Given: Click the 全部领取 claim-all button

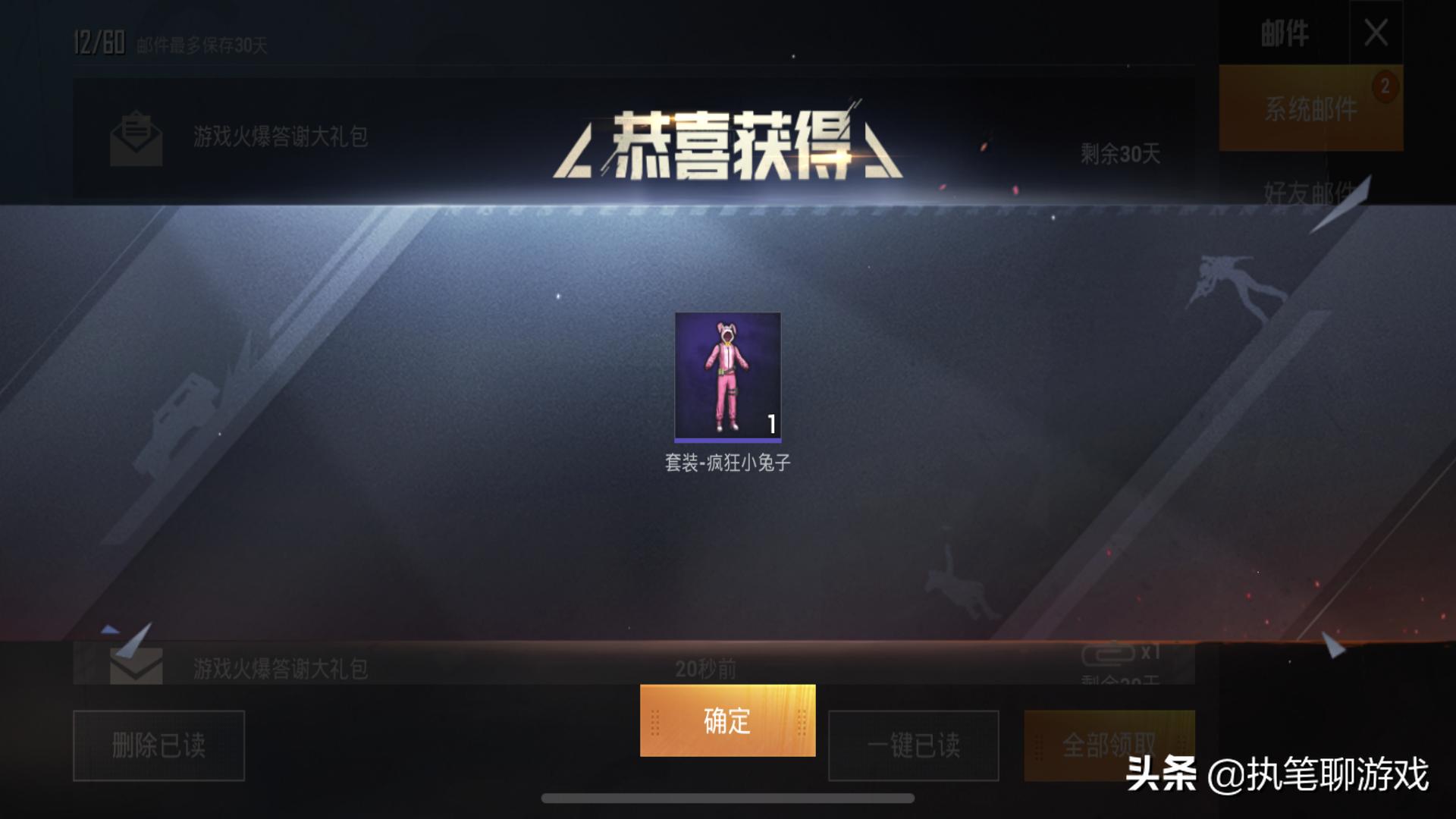Looking at the screenshot, I should [x=1110, y=745].
